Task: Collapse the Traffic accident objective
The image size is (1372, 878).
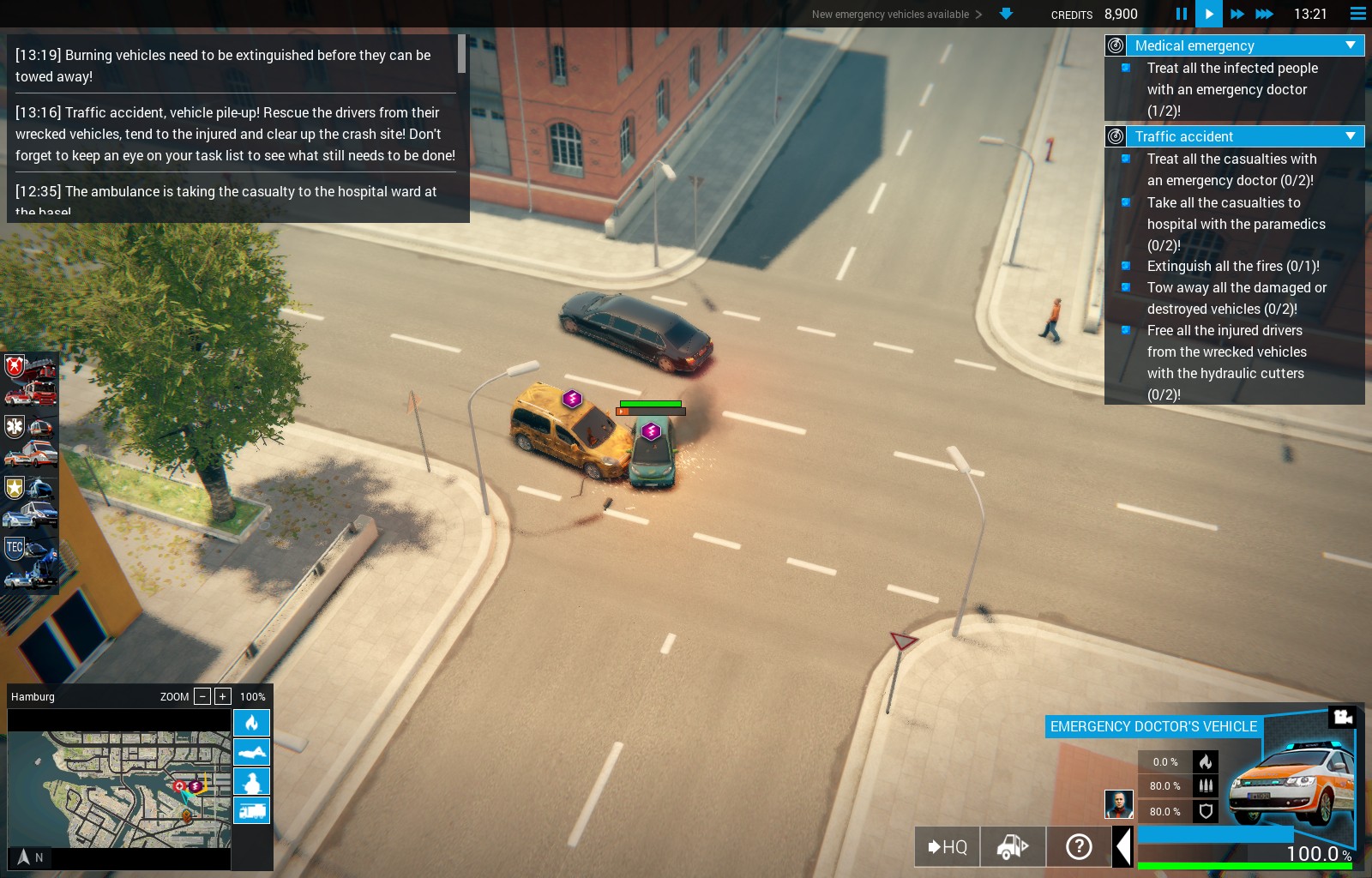Action: click(x=1351, y=136)
